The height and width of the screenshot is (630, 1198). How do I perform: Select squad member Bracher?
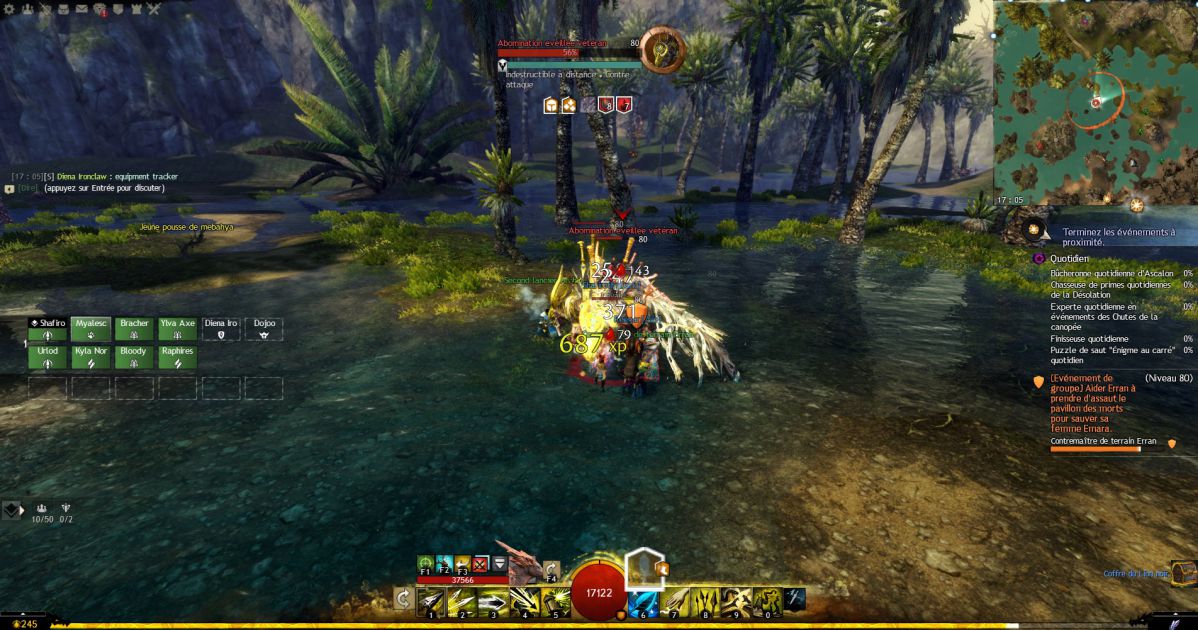point(134,330)
